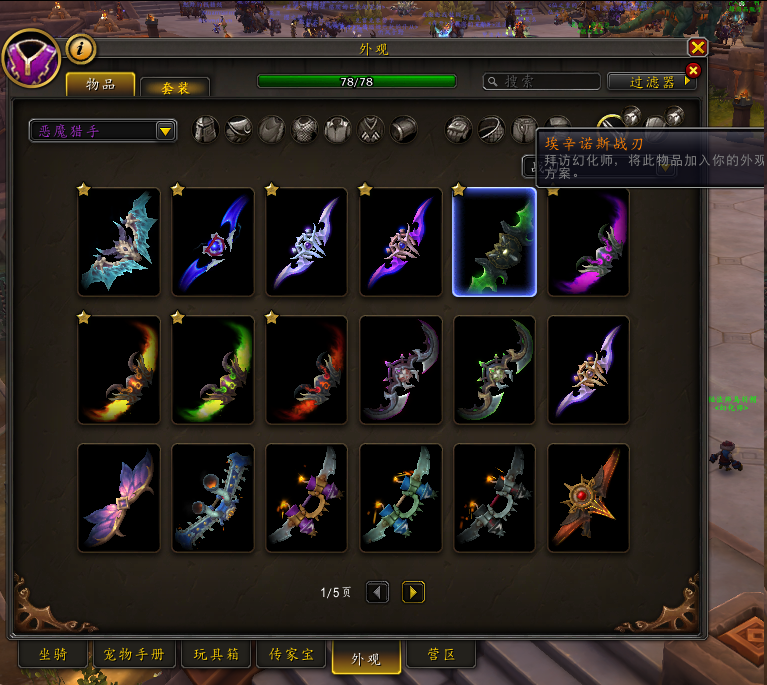Image resolution: width=767 pixels, height=685 pixels.
Task: Dismiss the tooltip with red X button
Action: click(692, 70)
